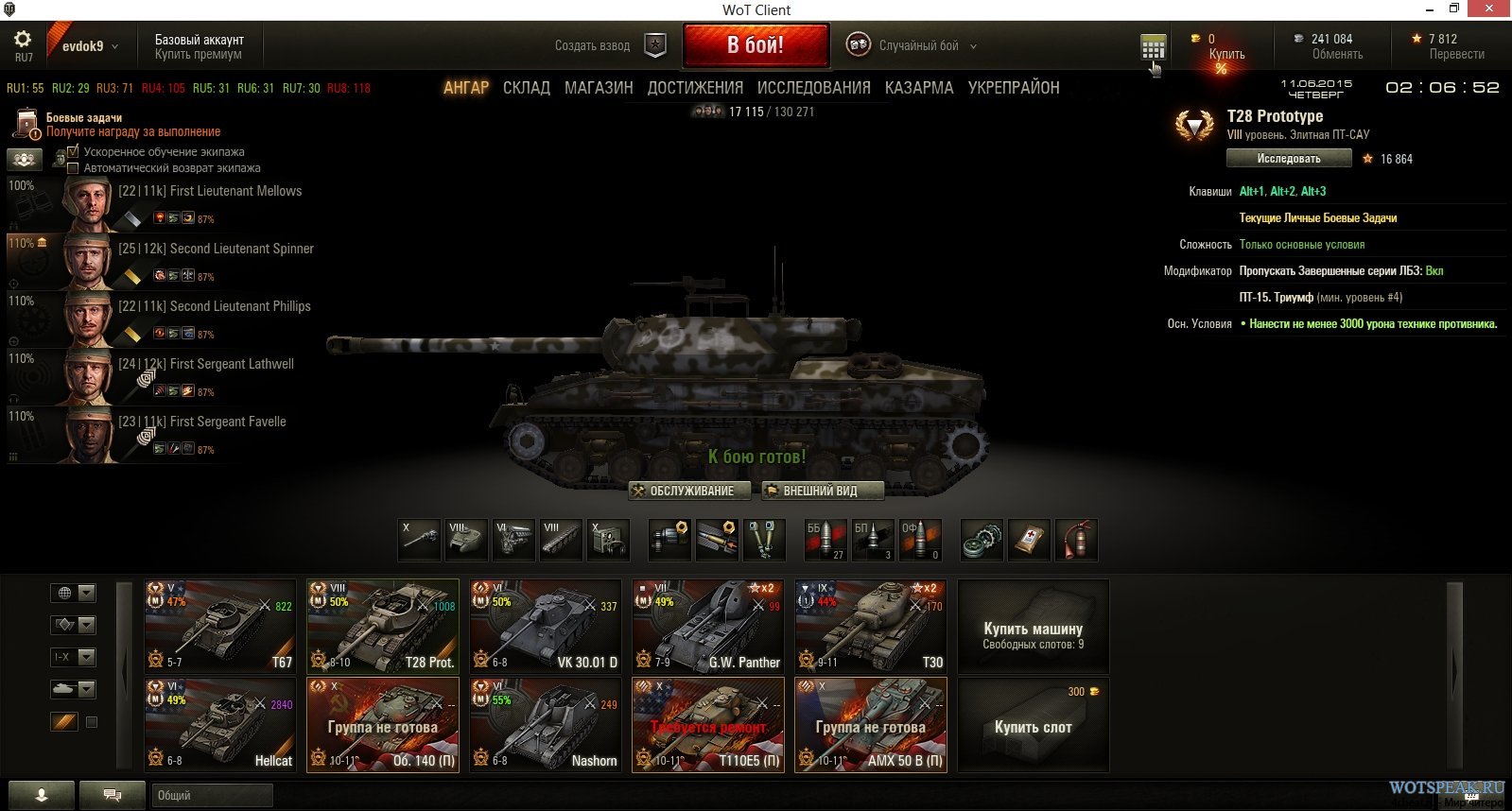Go to the ДОСТИЖЕНИЯ tab
Image resolution: width=1512 pixels, height=811 pixels.
pos(695,88)
